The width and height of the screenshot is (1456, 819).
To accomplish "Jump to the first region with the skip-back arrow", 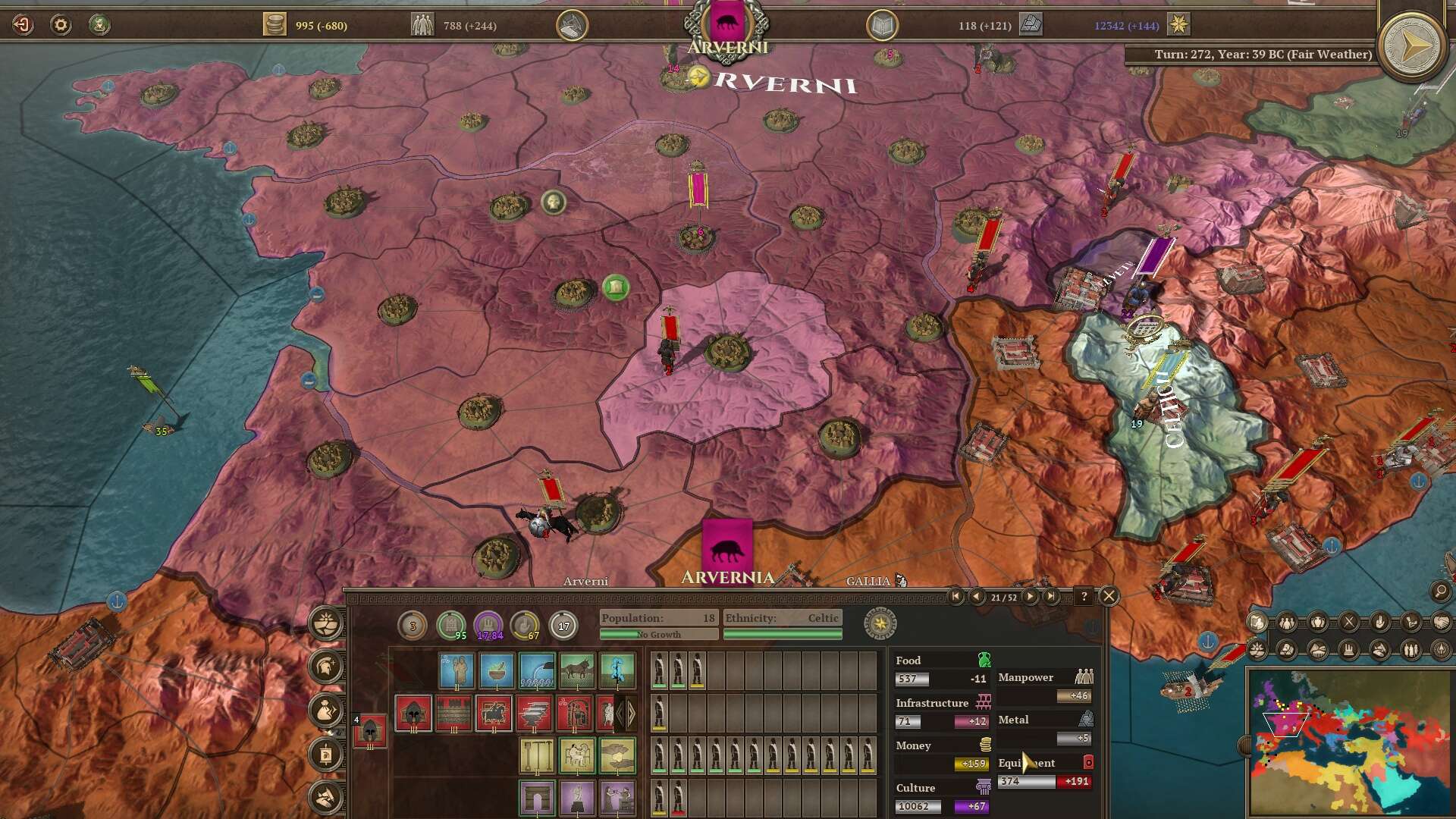I will tap(956, 596).
